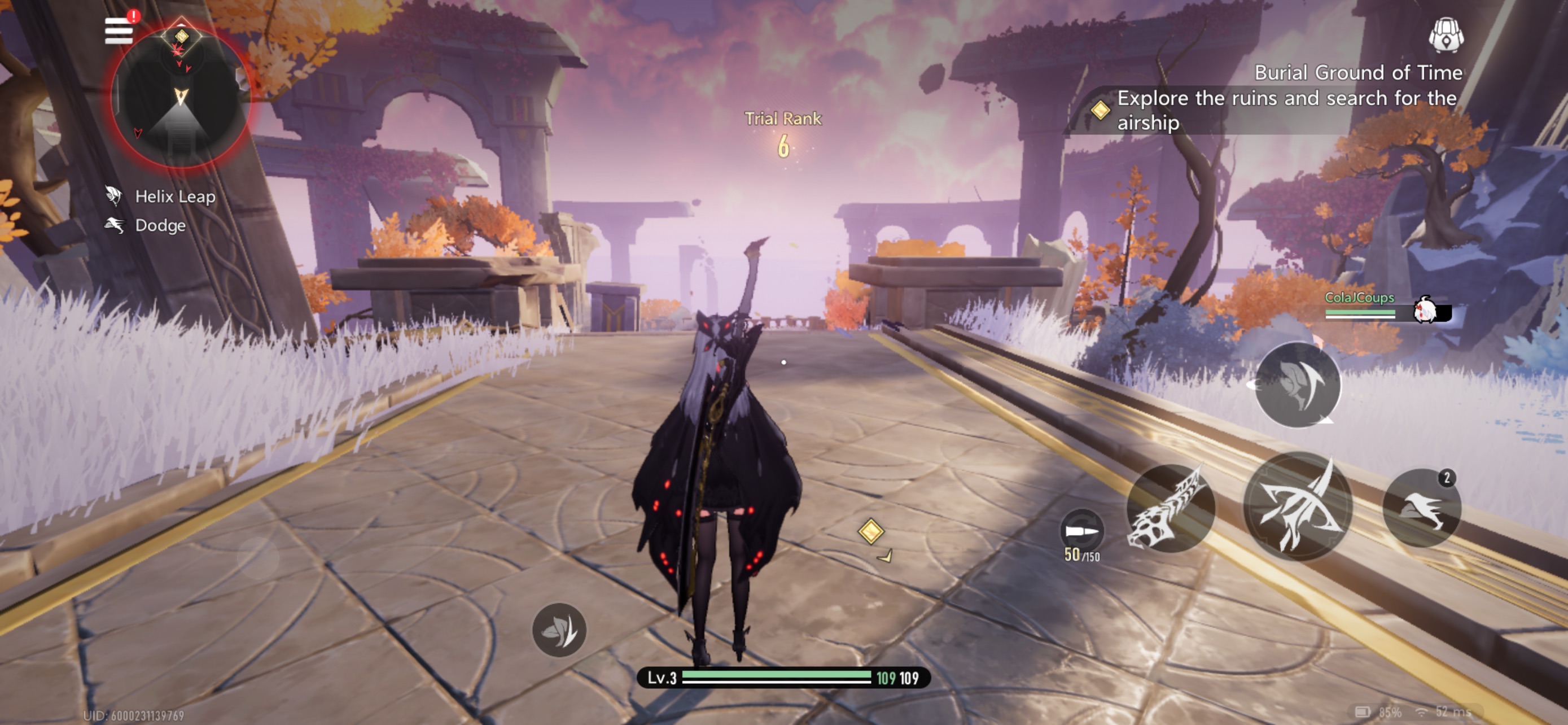Activate the main crossbow attack button
This screenshot has height=725, width=1568.
click(1298, 506)
